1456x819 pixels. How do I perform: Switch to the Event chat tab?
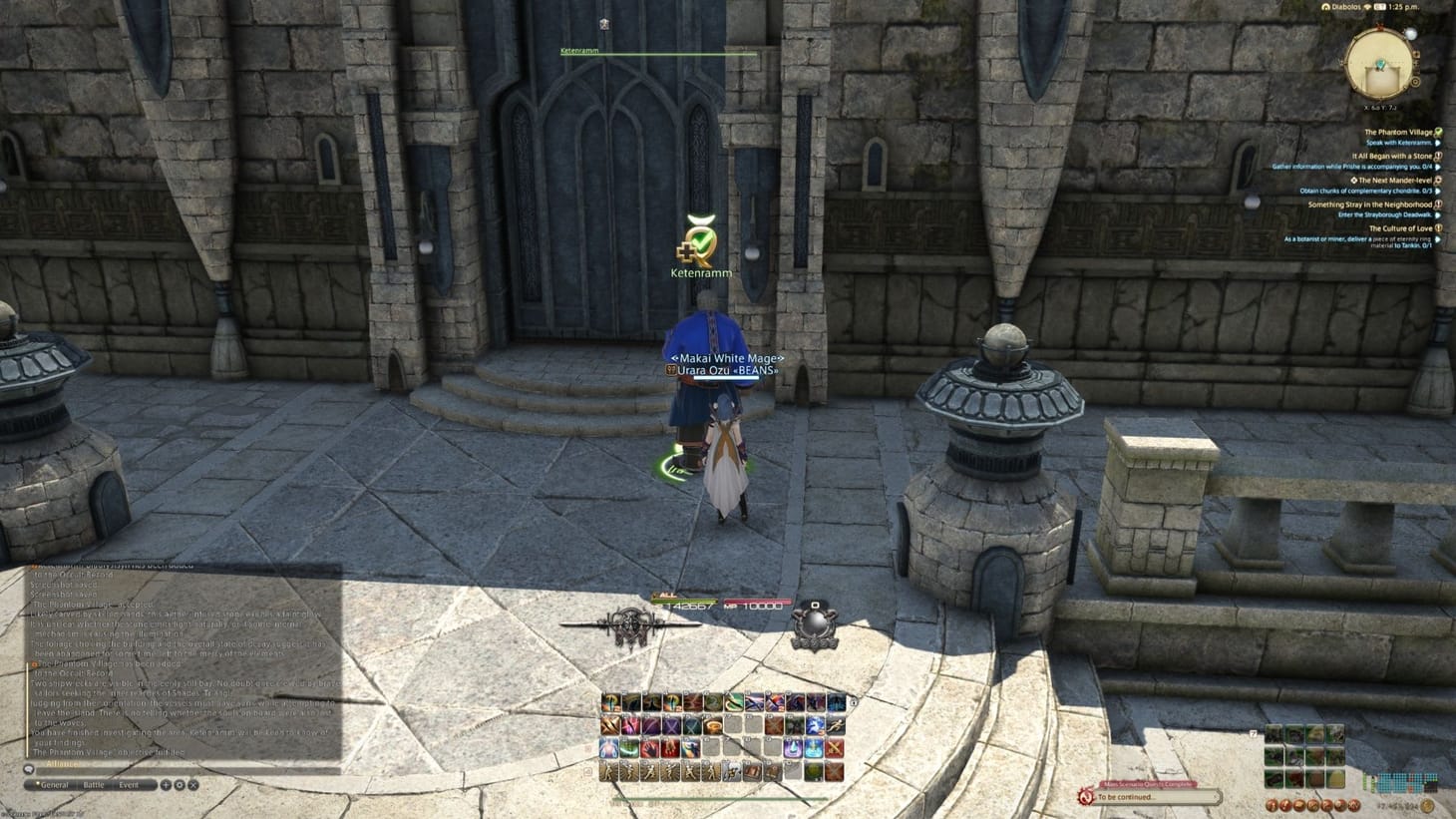coord(129,784)
